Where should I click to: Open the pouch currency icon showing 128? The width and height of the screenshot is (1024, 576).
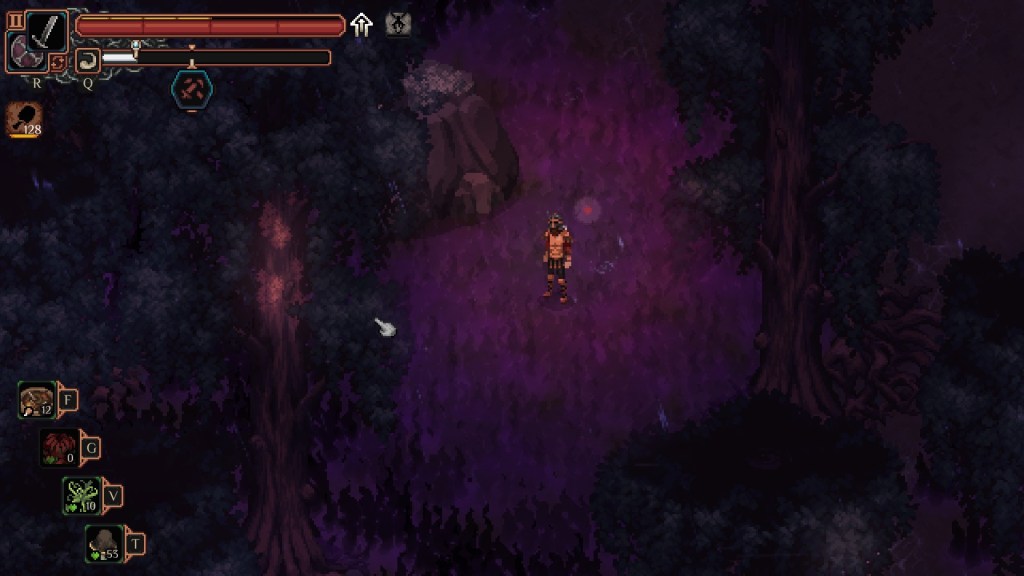(24, 119)
